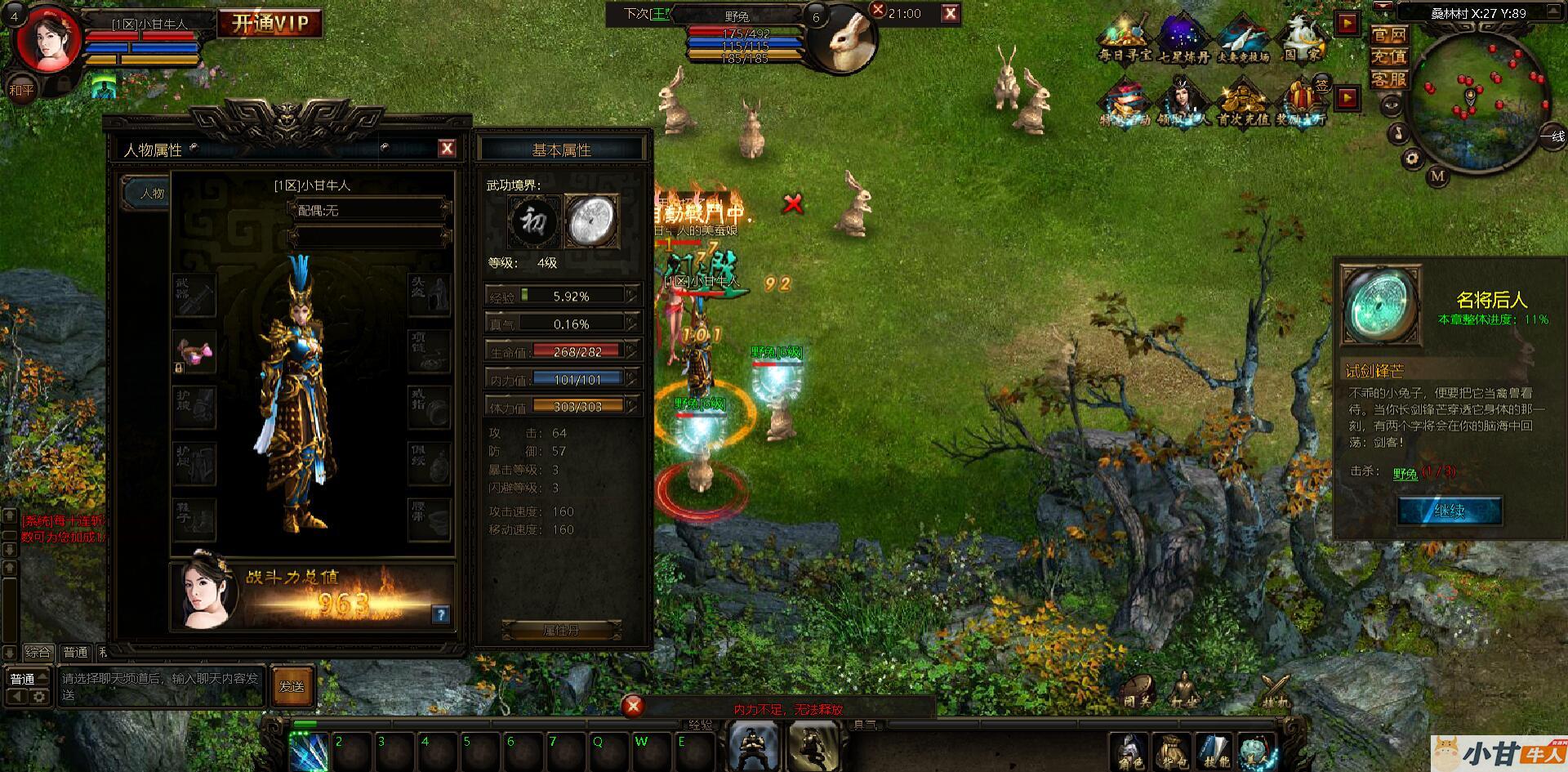Open the 背包 bag icon

click(x=1171, y=752)
